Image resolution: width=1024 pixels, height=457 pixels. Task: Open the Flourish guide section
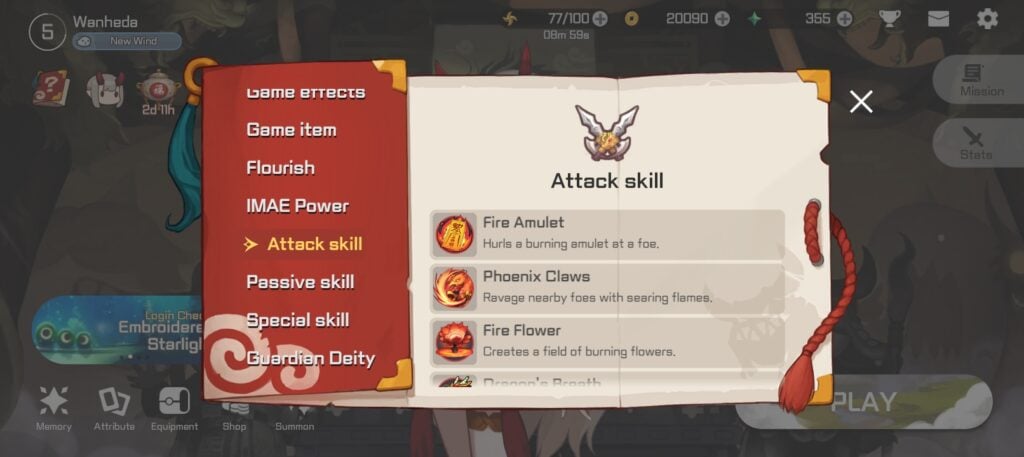coord(280,168)
